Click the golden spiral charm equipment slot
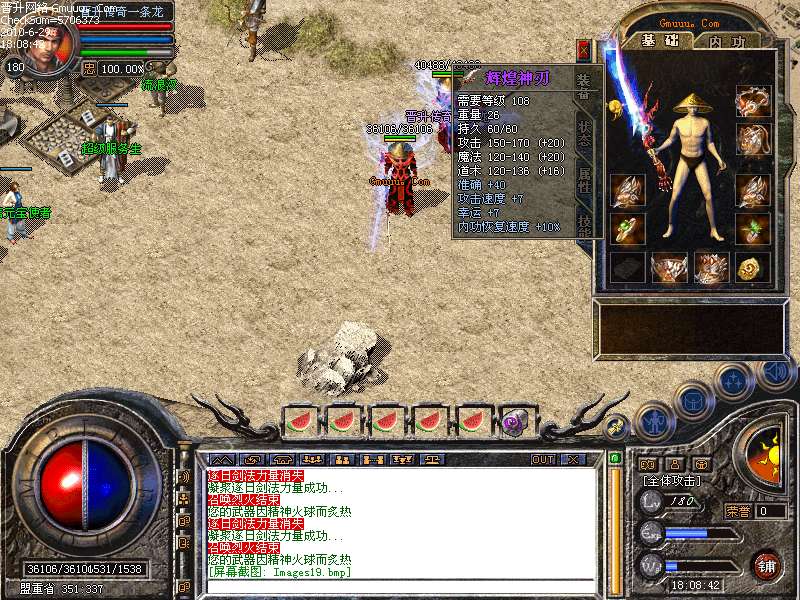This screenshot has width=800, height=600. 753,267
